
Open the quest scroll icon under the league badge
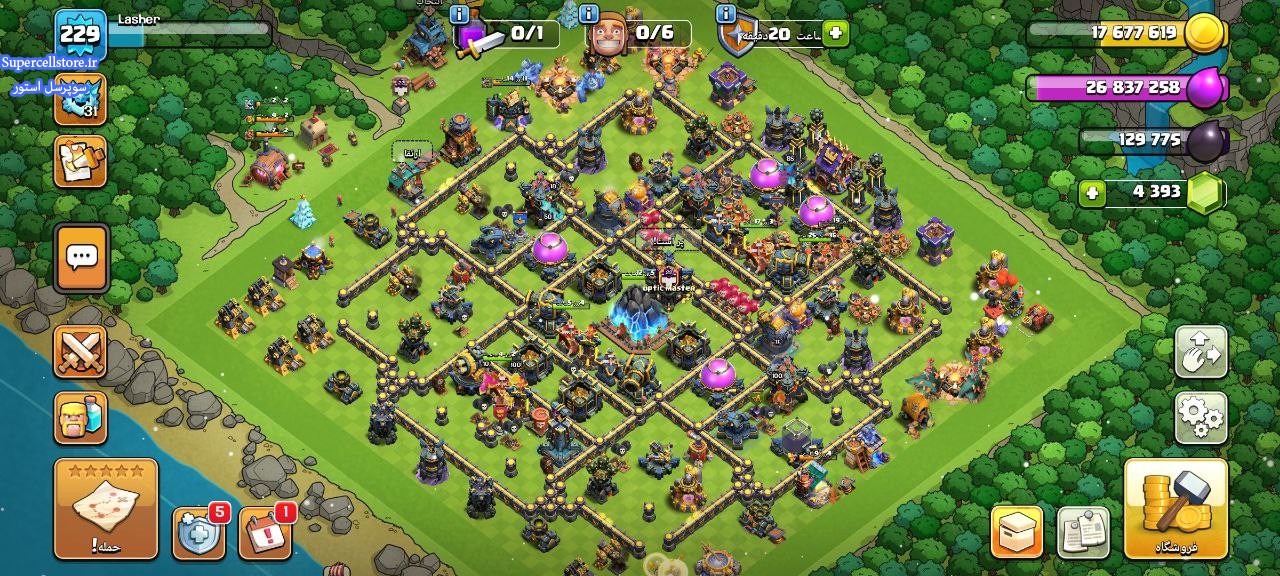(80, 162)
